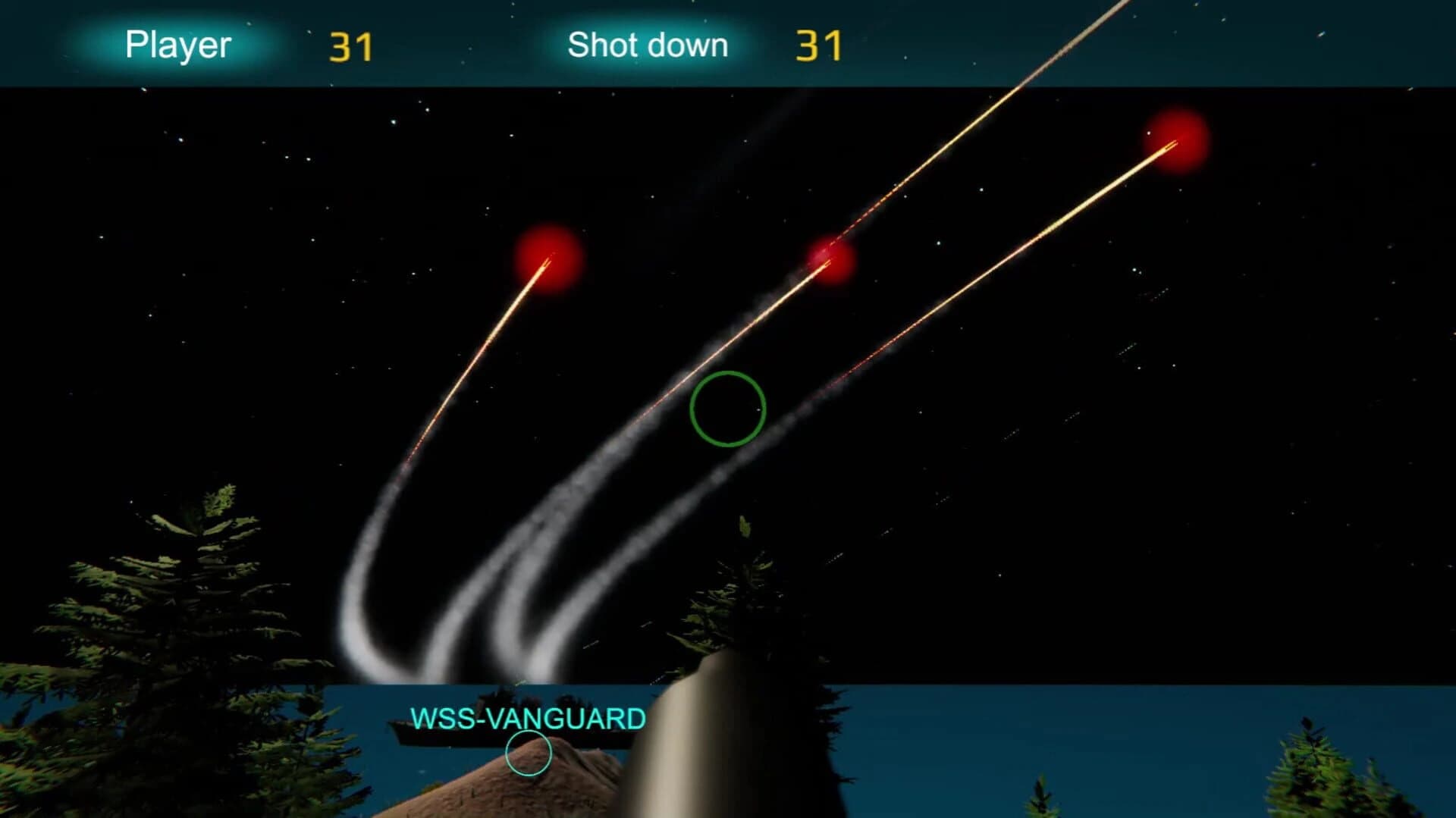Click the yellow number 31 beside Player
Screen dimensions: 1456x818
(x=350, y=45)
